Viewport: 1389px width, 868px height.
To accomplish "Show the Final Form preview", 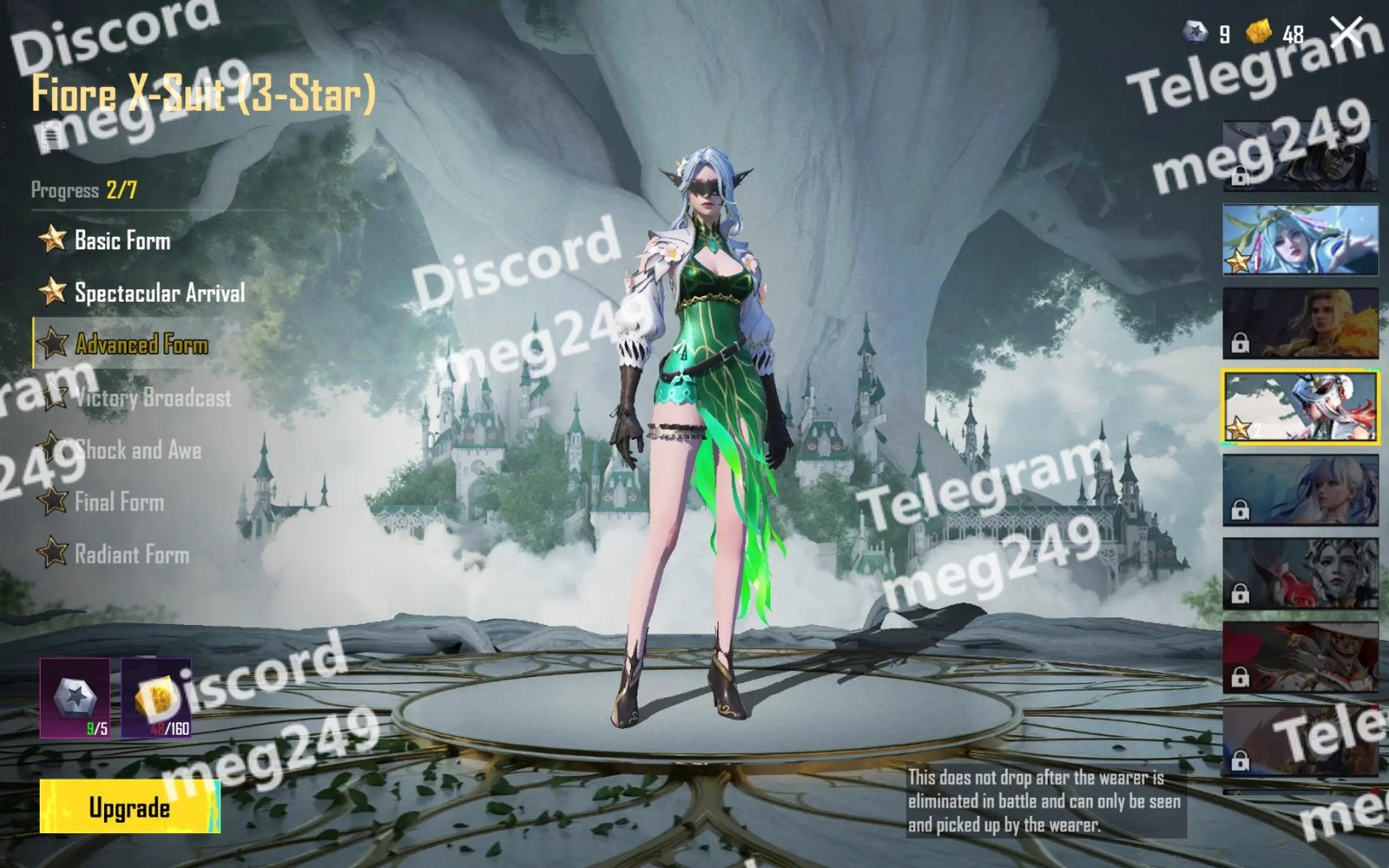I will point(119,502).
